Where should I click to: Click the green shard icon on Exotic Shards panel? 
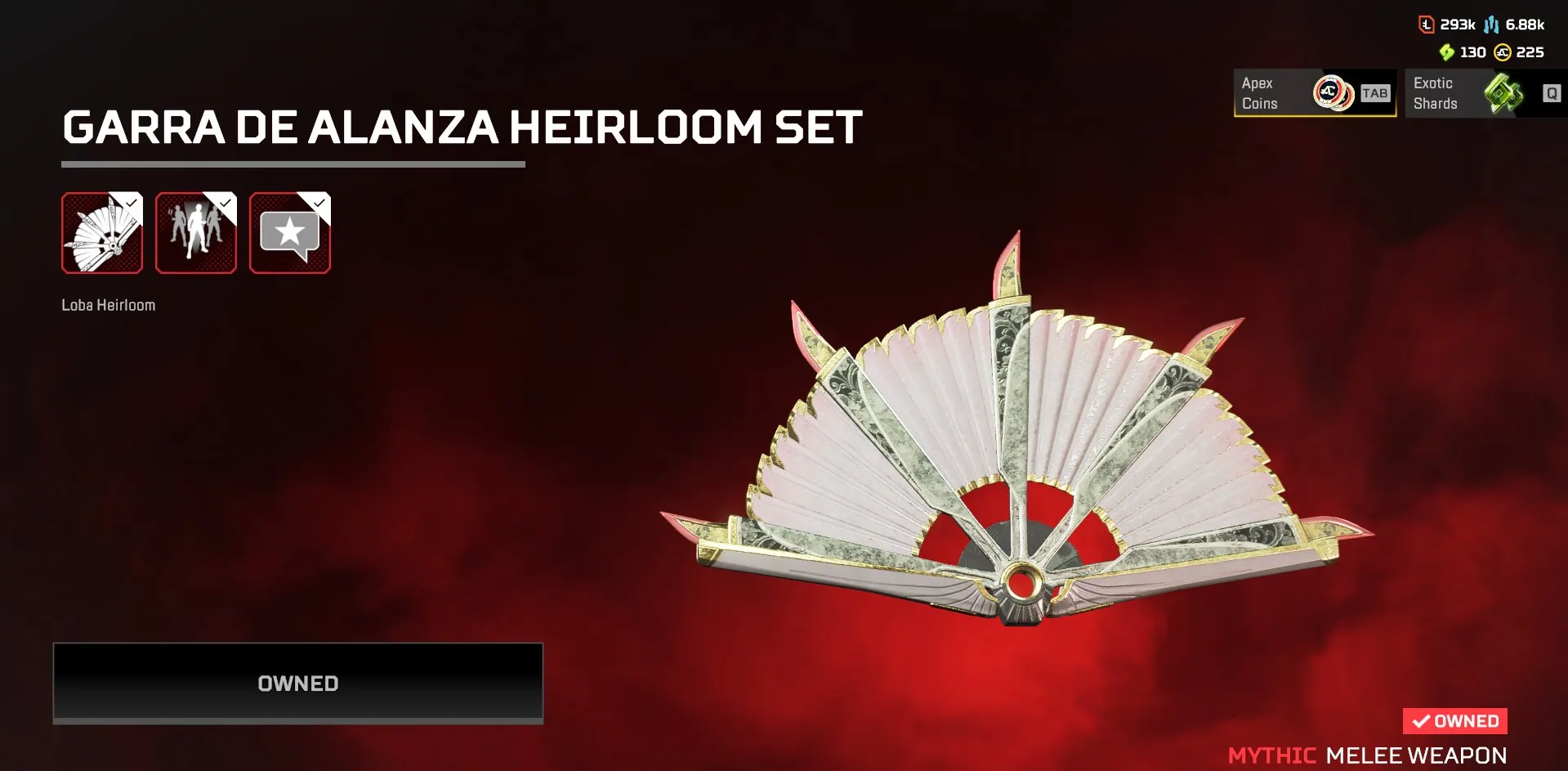(1506, 92)
